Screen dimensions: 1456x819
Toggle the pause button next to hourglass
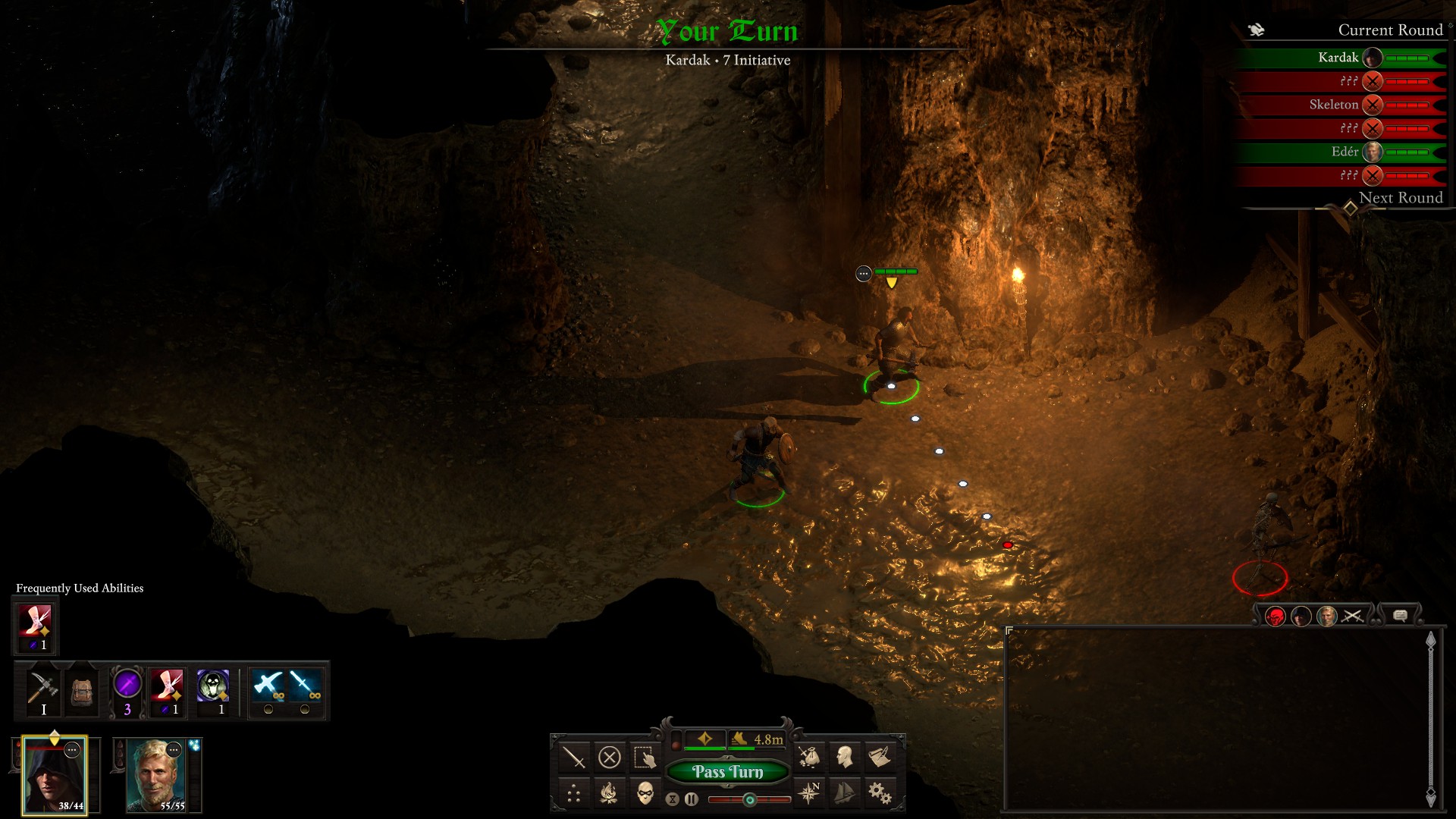(x=692, y=799)
